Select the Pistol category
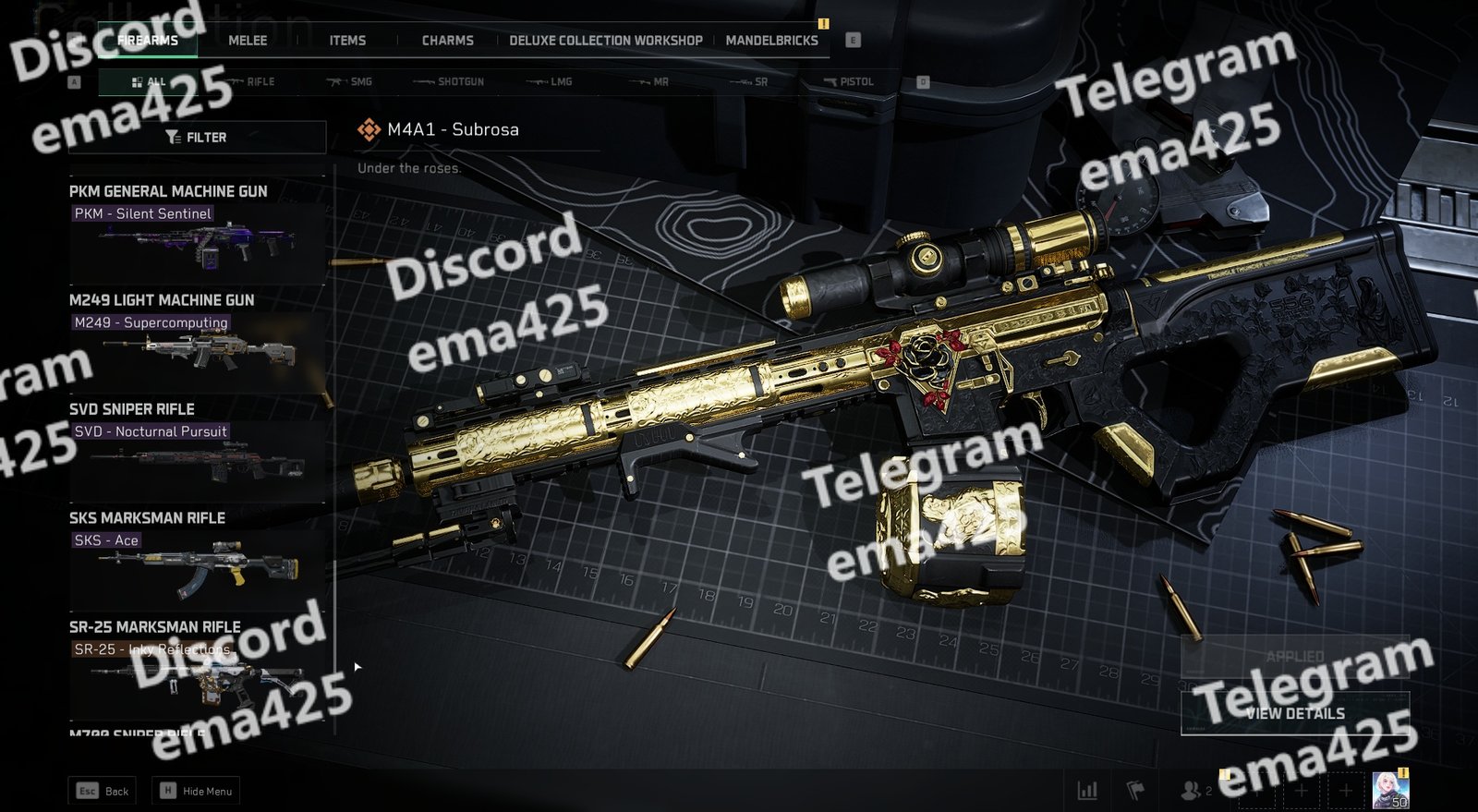Screen dimensions: 1478x812 coord(849,82)
